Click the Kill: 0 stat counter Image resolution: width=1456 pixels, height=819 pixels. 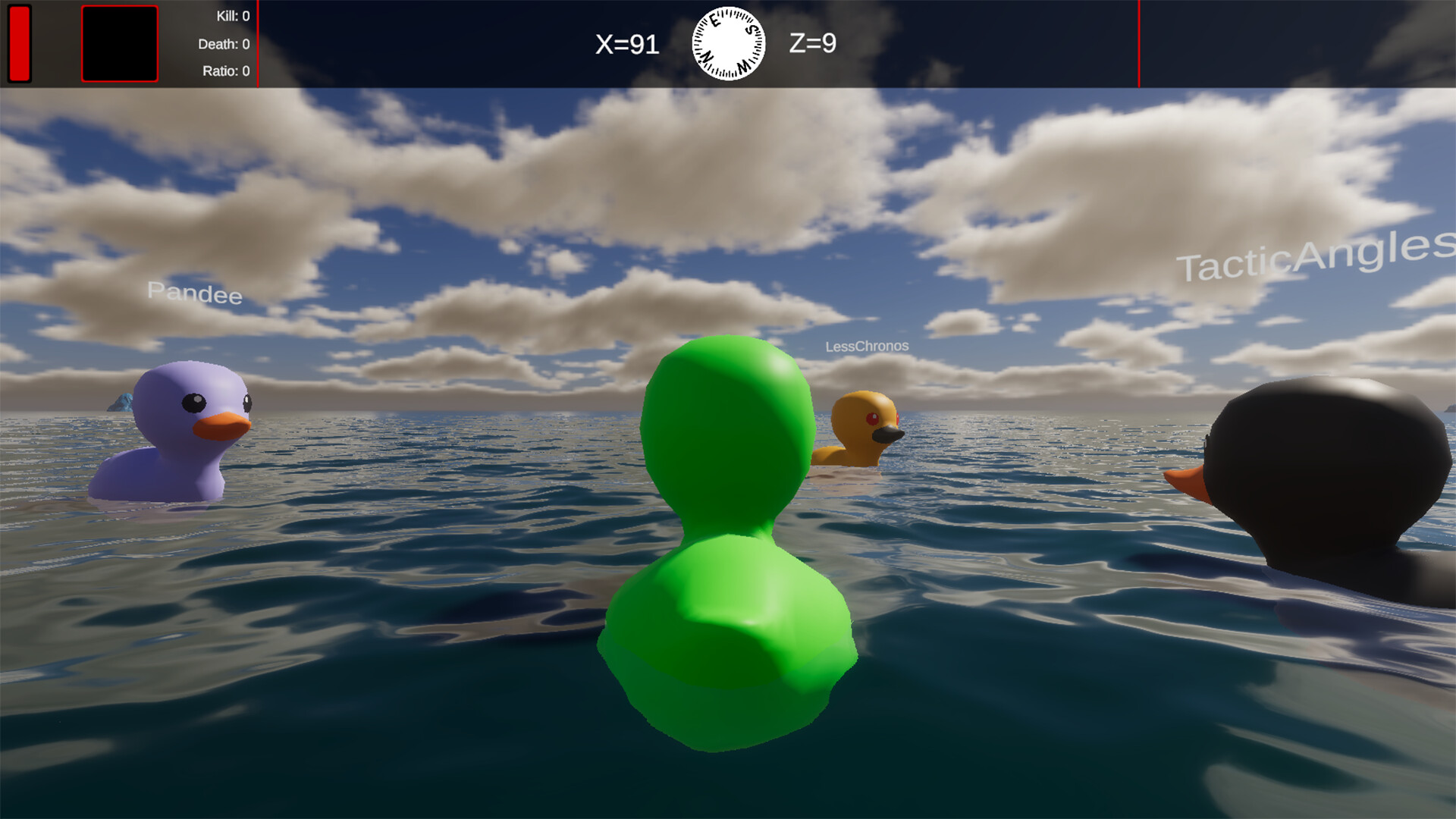pos(235,15)
